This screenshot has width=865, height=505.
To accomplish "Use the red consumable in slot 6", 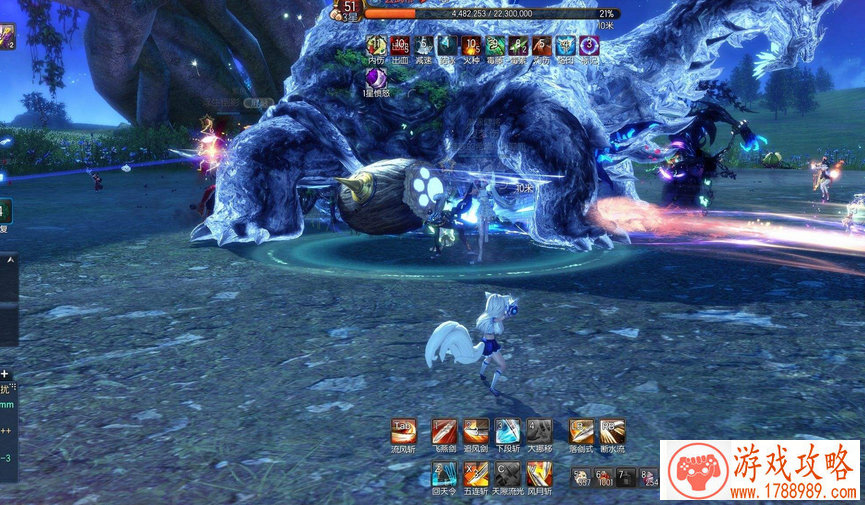I will [604, 477].
